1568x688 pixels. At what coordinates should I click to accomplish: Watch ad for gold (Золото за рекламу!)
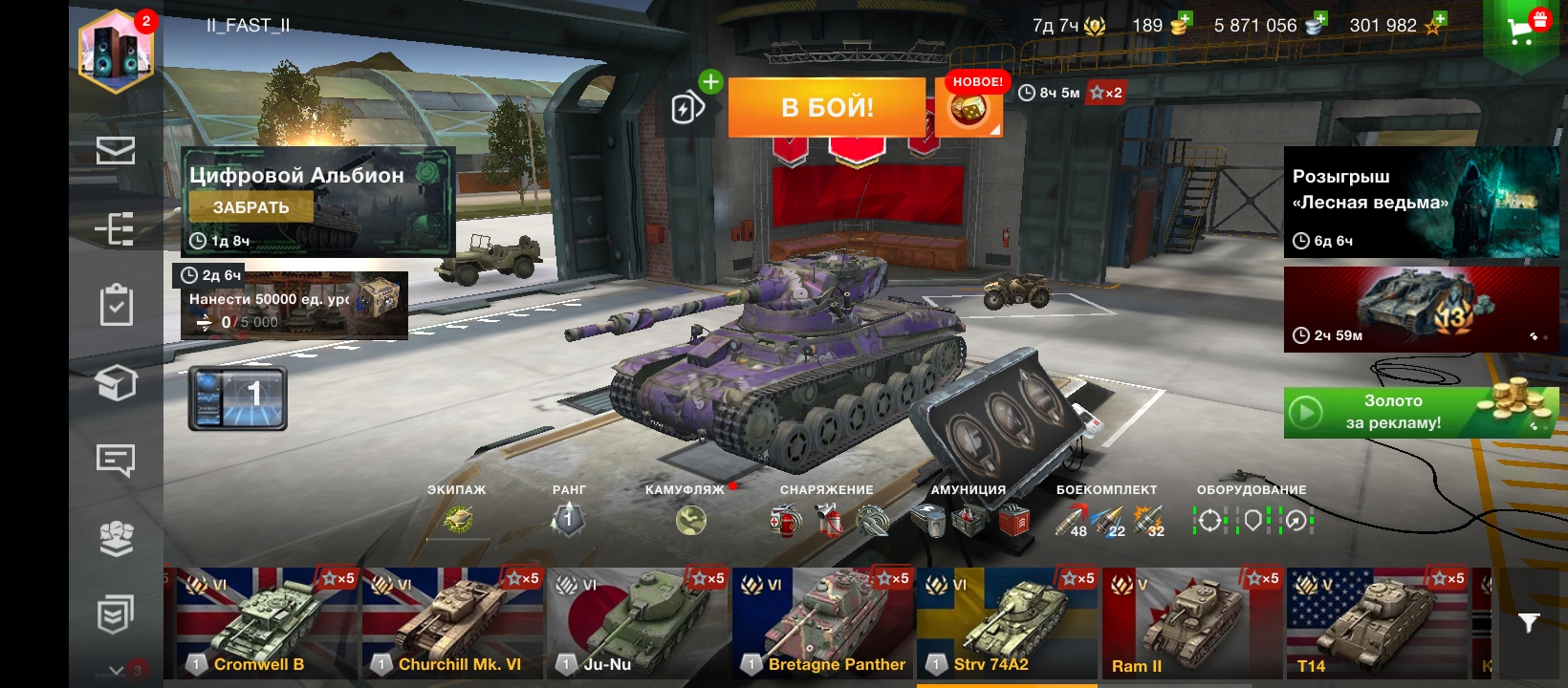[1420, 413]
